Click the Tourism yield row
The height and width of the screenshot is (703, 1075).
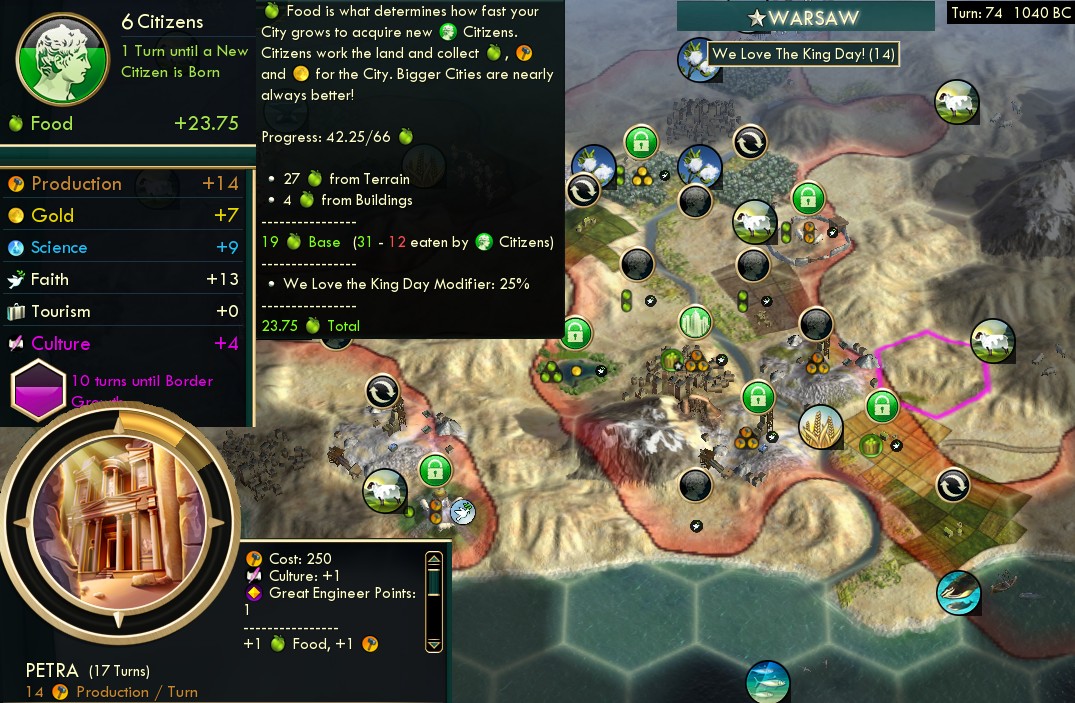coord(125,312)
